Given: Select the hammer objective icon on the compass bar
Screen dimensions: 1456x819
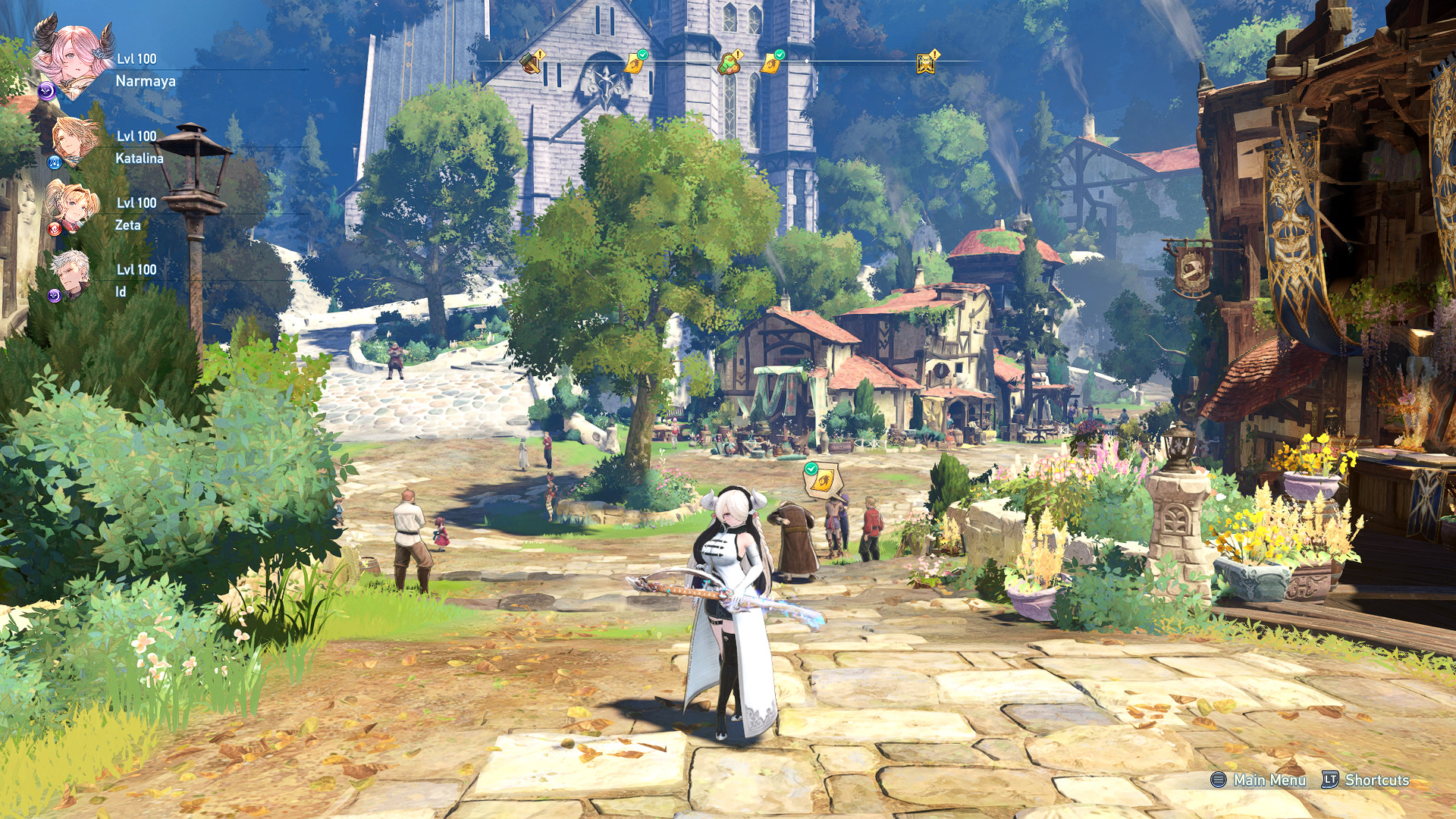Looking at the screenshot, I should coord(530,64).
